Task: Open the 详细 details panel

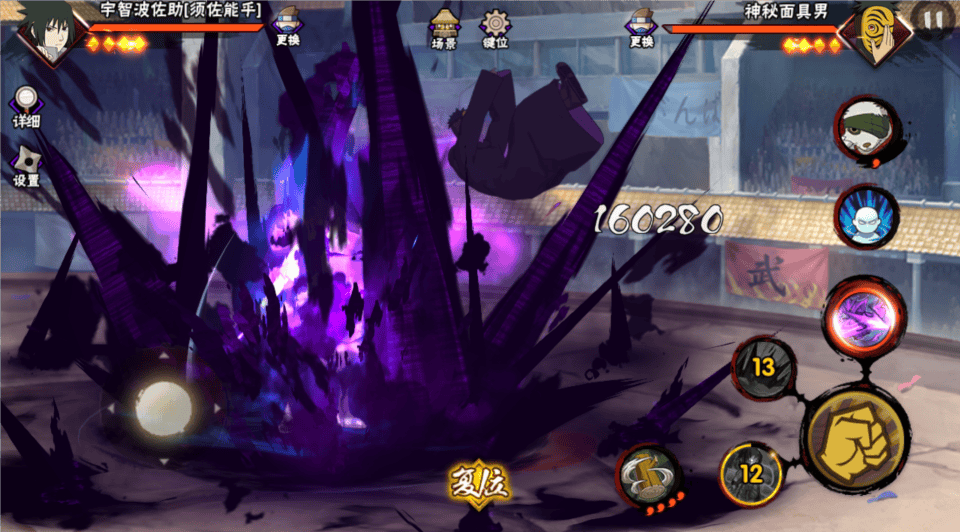Action: [26, 105]
